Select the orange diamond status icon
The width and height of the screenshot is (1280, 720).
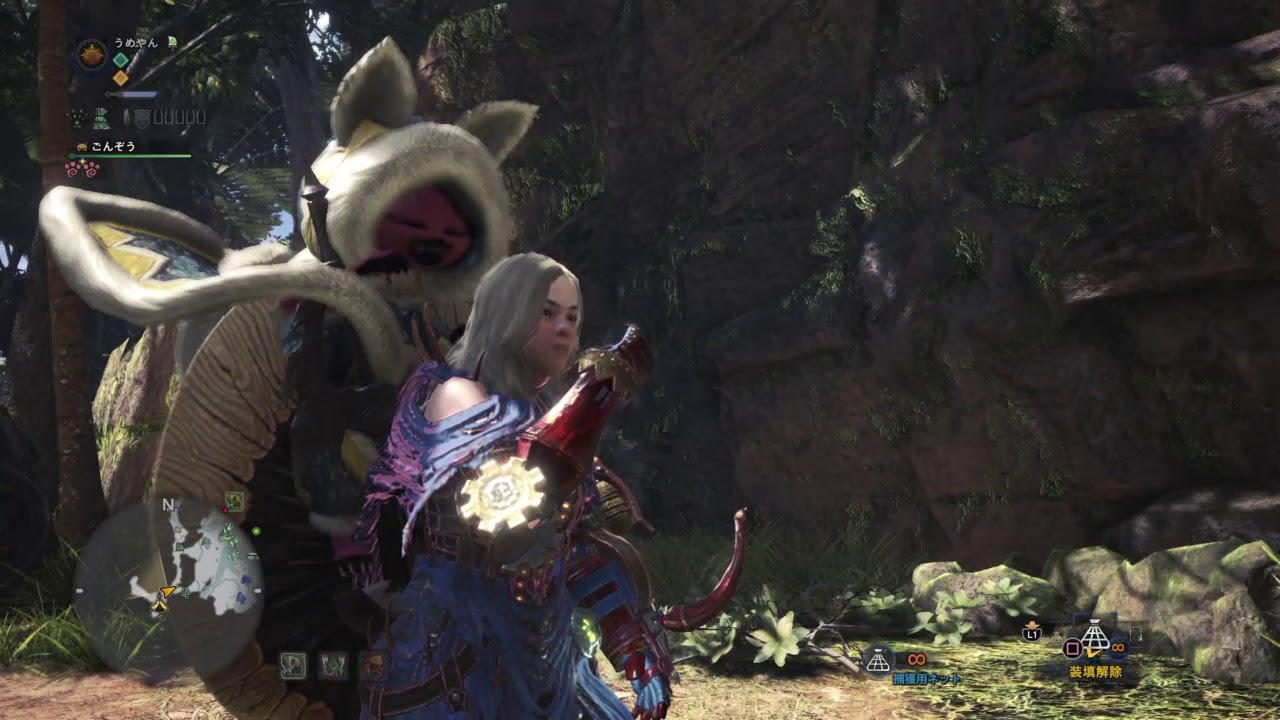click(x=120, y=77)
